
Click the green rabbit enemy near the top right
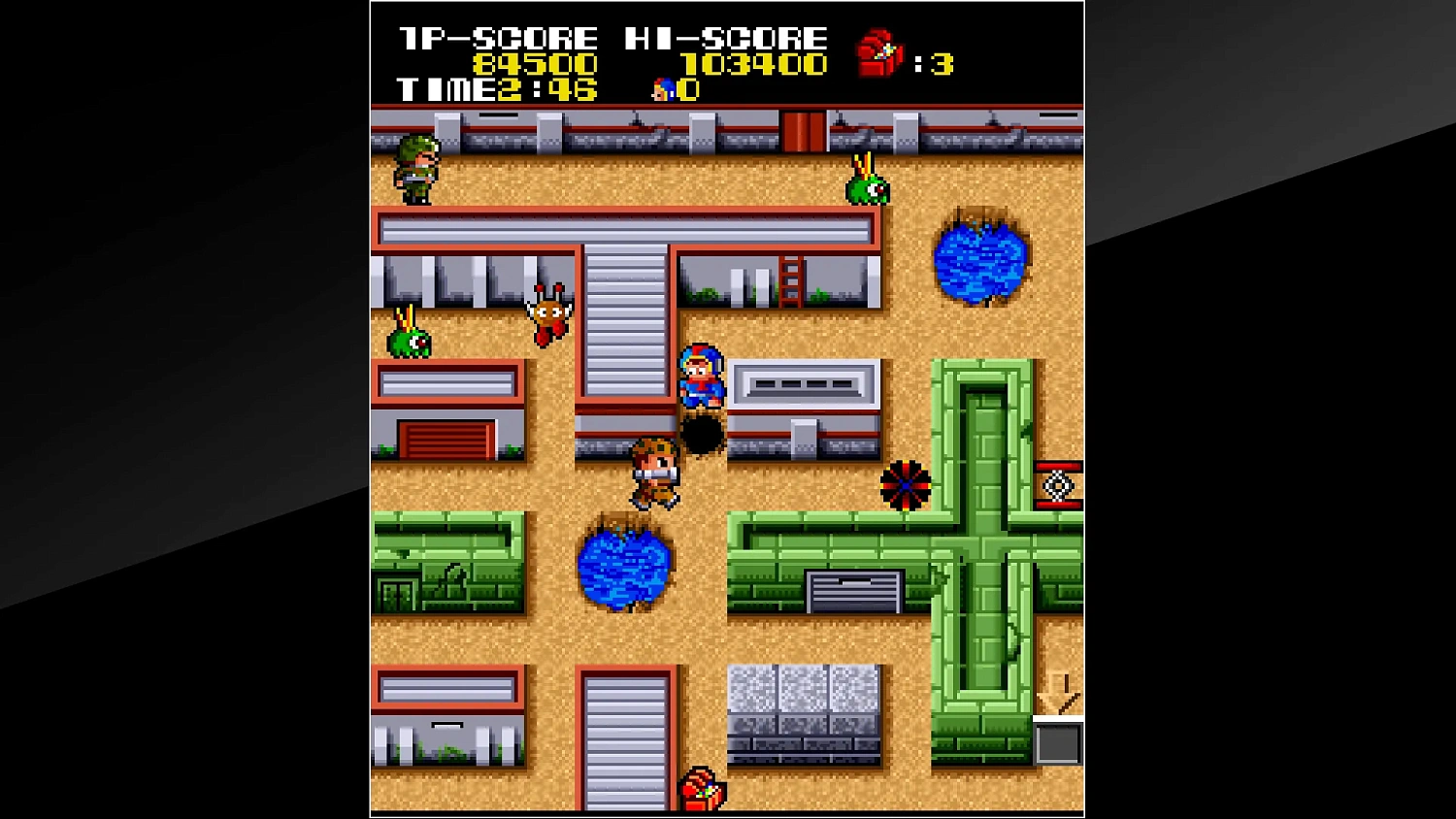[x=867, y=187]
